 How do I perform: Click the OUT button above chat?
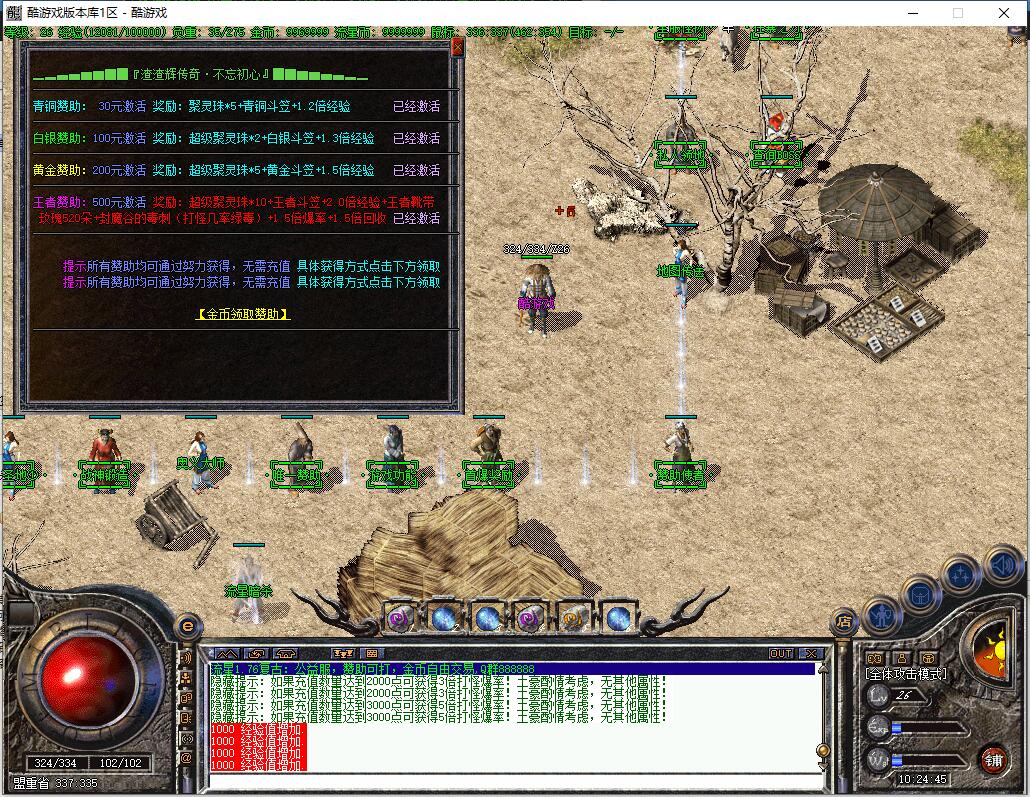point(780,653)
